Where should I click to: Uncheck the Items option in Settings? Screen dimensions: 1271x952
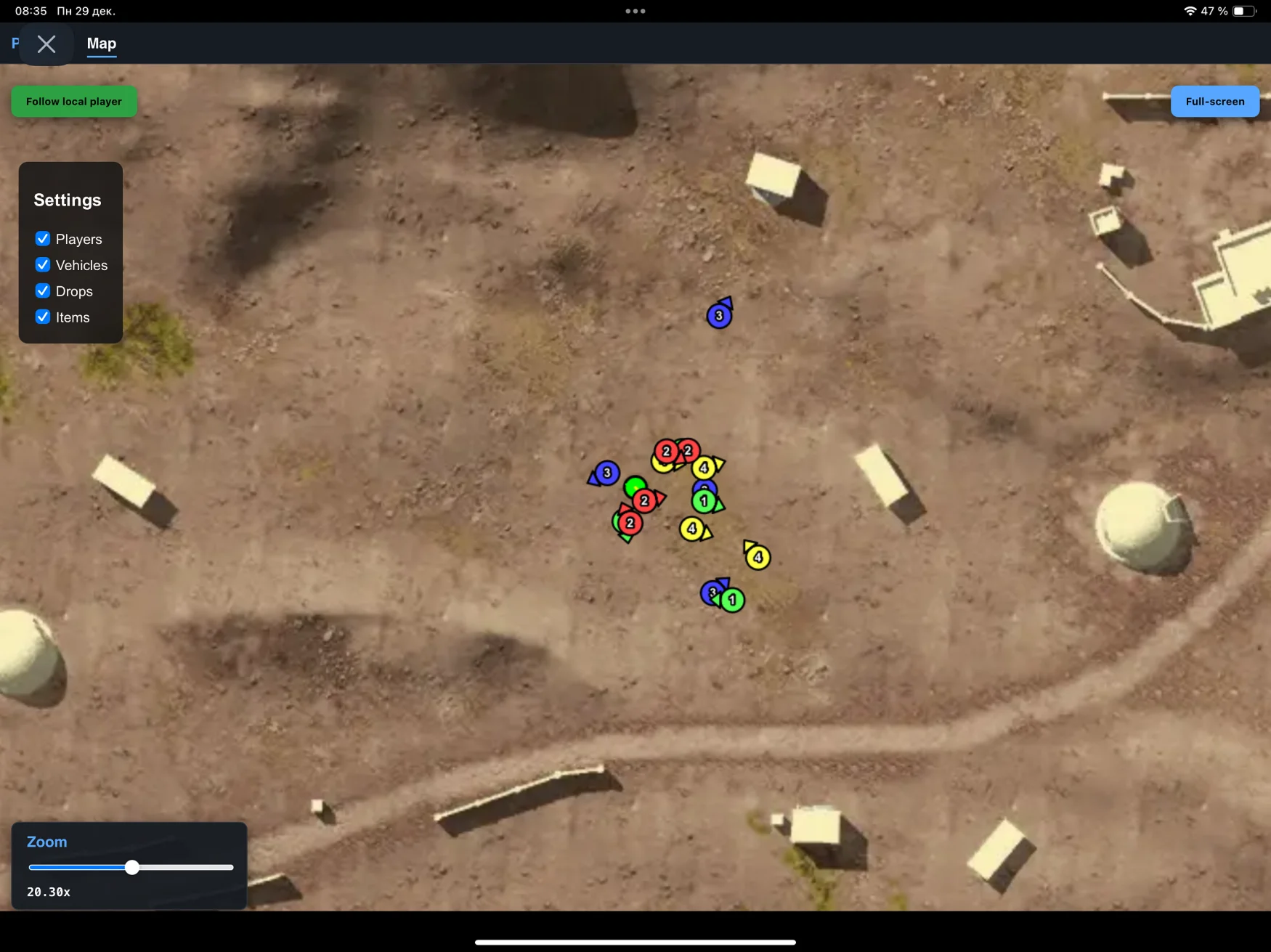(x=43, y=317)
